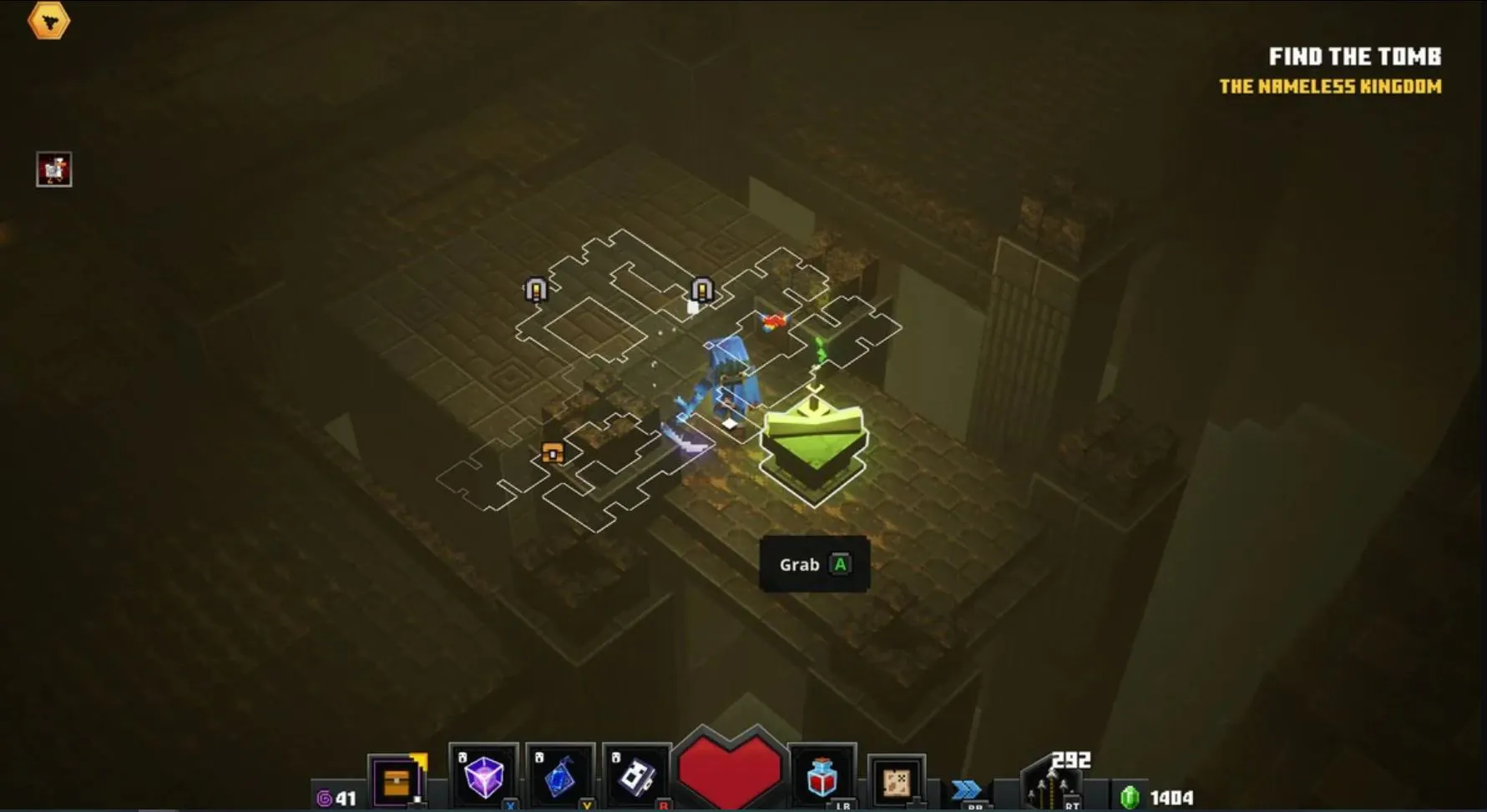Trigger the white tome artifact
This screenshot has width=1487, height=812.
point(636,777)
